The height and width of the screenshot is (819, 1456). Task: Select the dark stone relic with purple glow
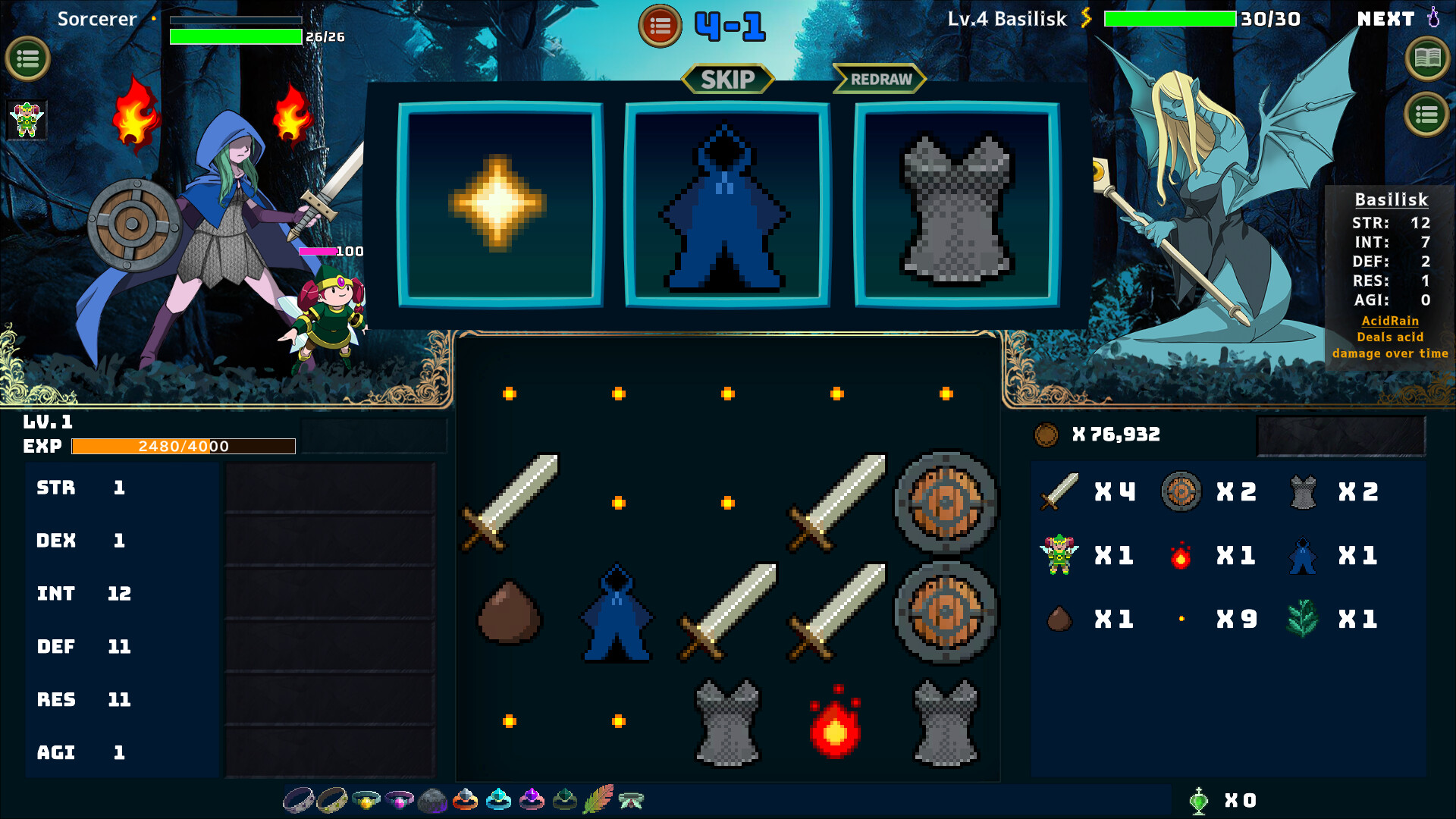click(x=432, y=800)
